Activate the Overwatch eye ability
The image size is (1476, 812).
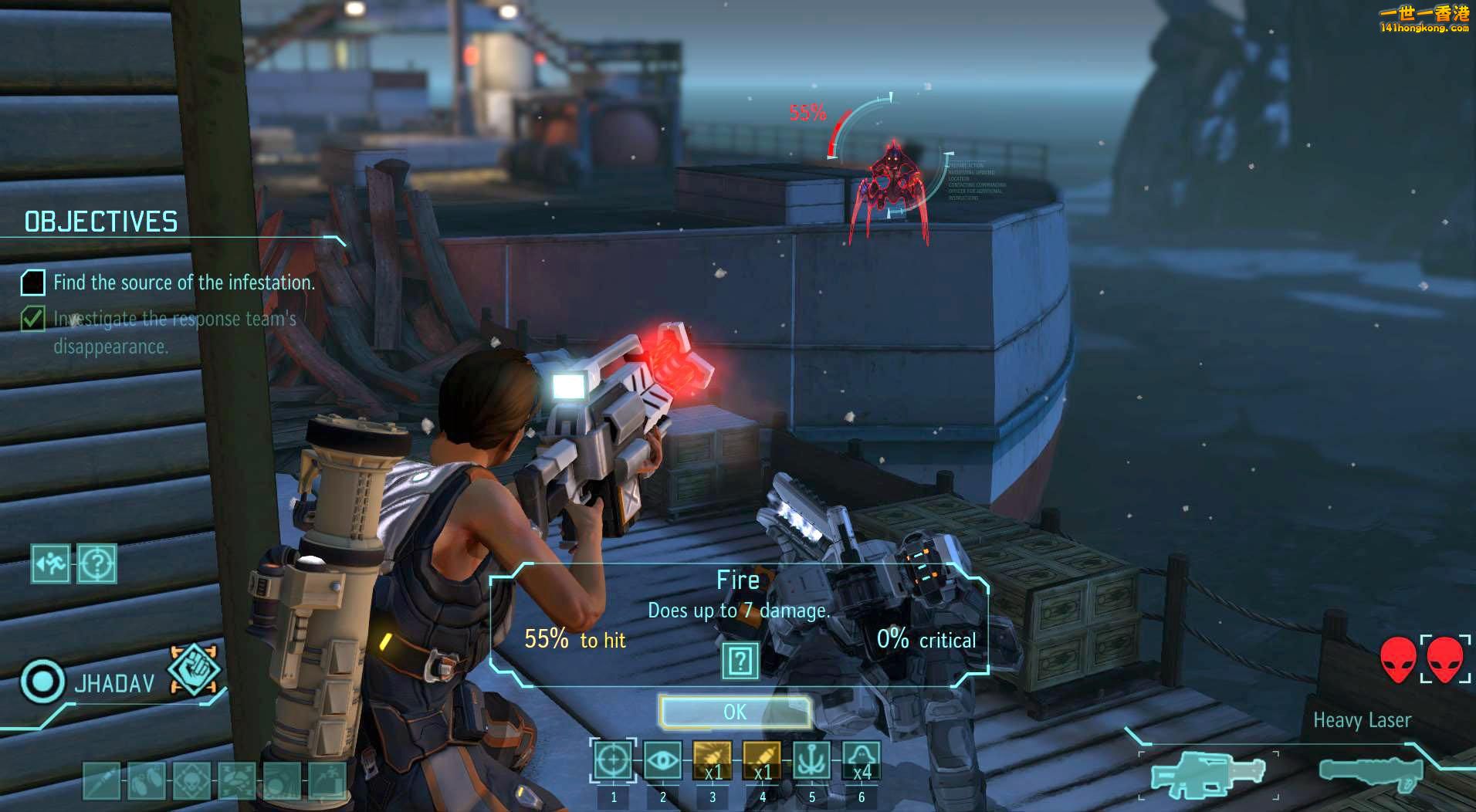point(662,761)
